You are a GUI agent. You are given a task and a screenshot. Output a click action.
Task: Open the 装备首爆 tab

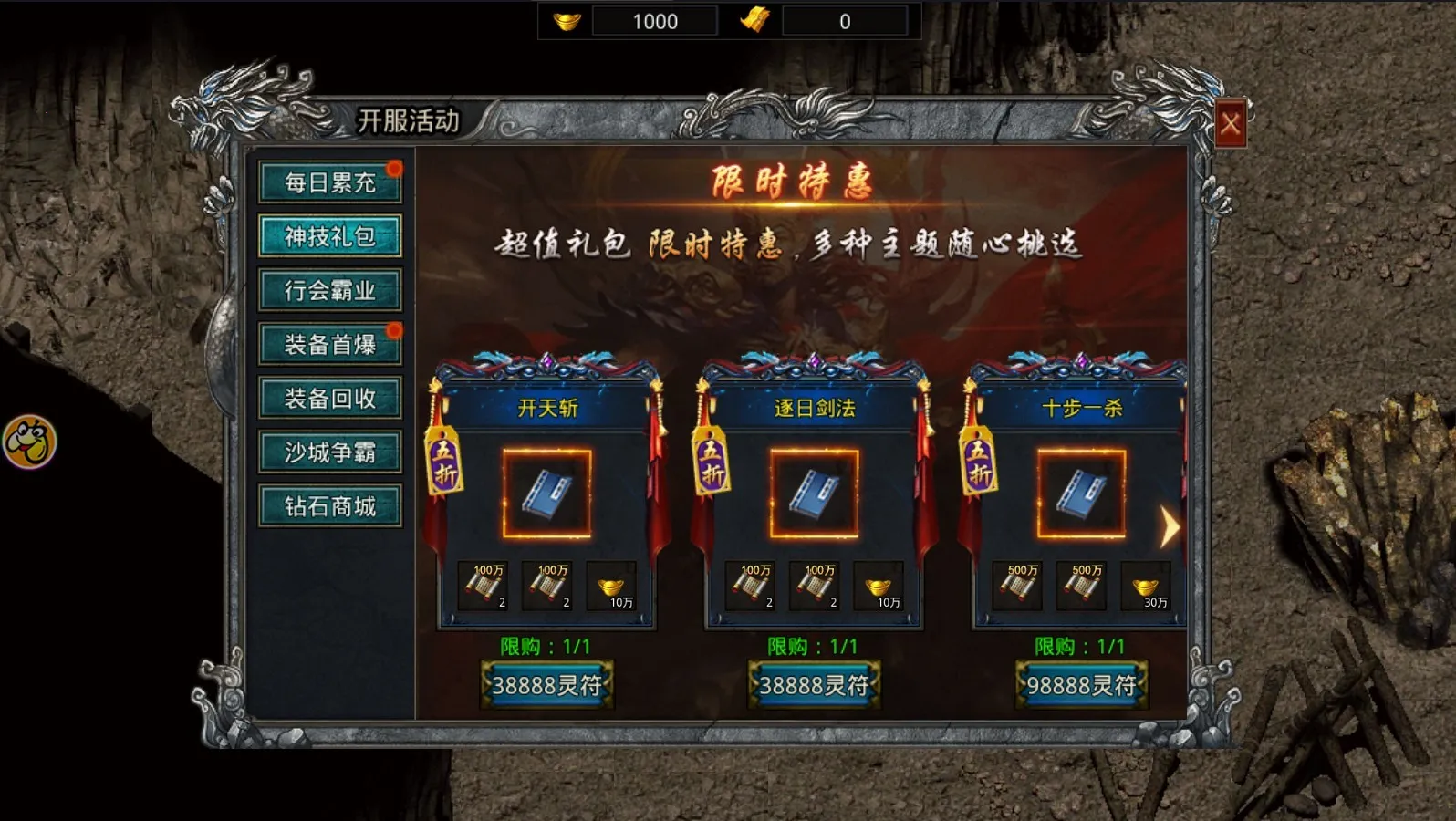(329, 345)
